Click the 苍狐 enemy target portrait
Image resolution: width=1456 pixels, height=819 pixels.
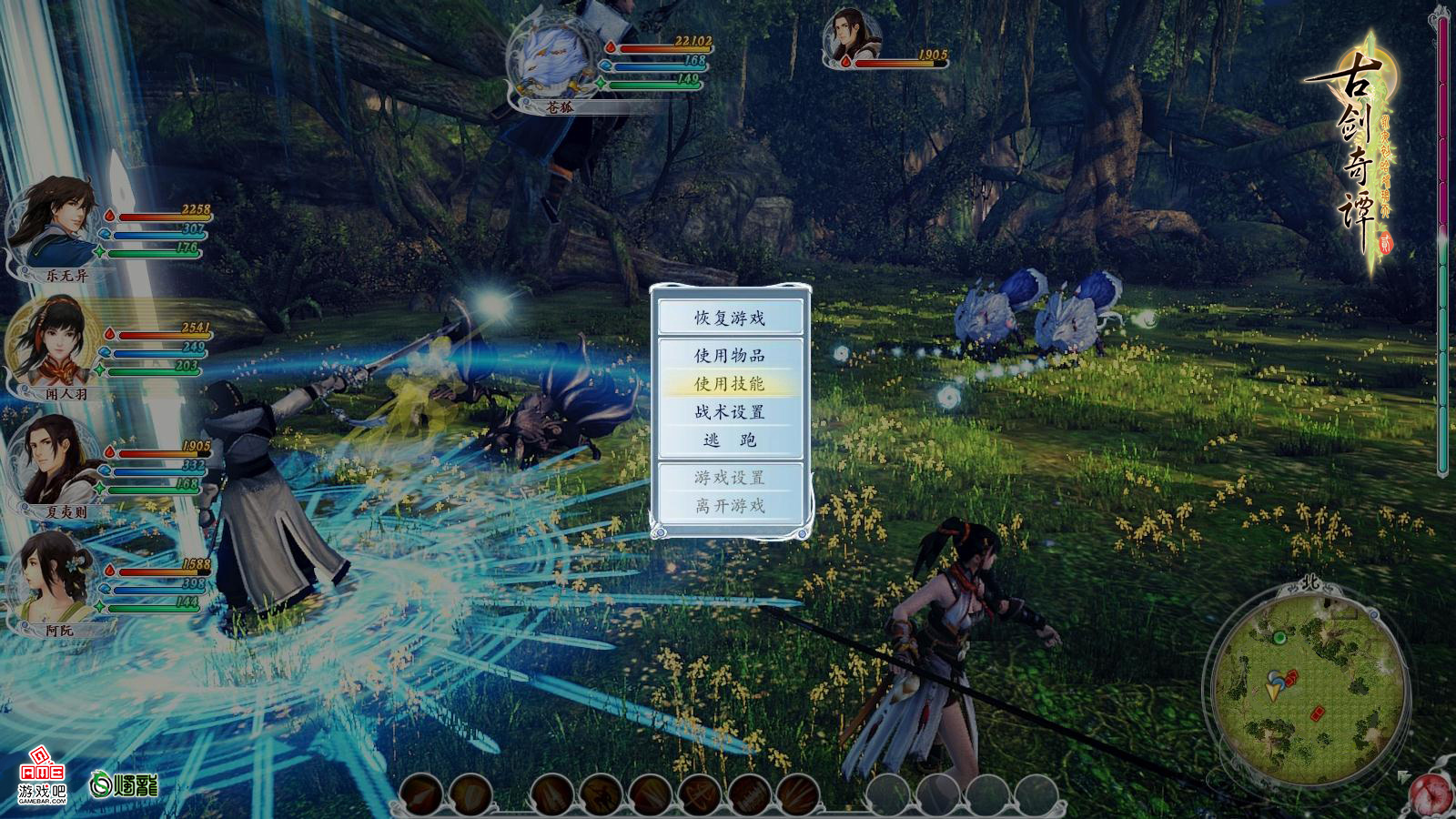[553, 64]
